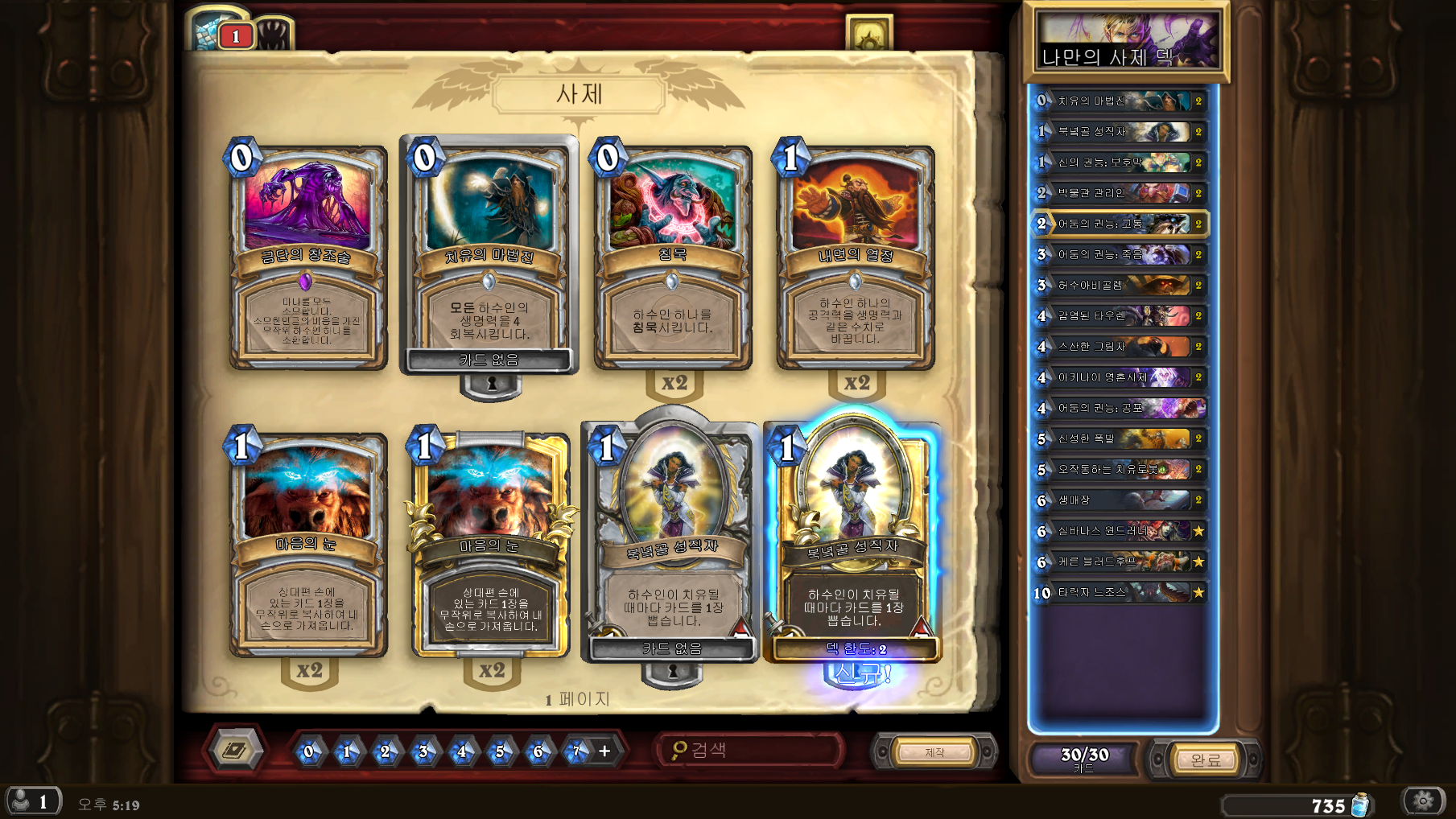Select the 내면의 열정 card
1456x819 pixels.
855,257
